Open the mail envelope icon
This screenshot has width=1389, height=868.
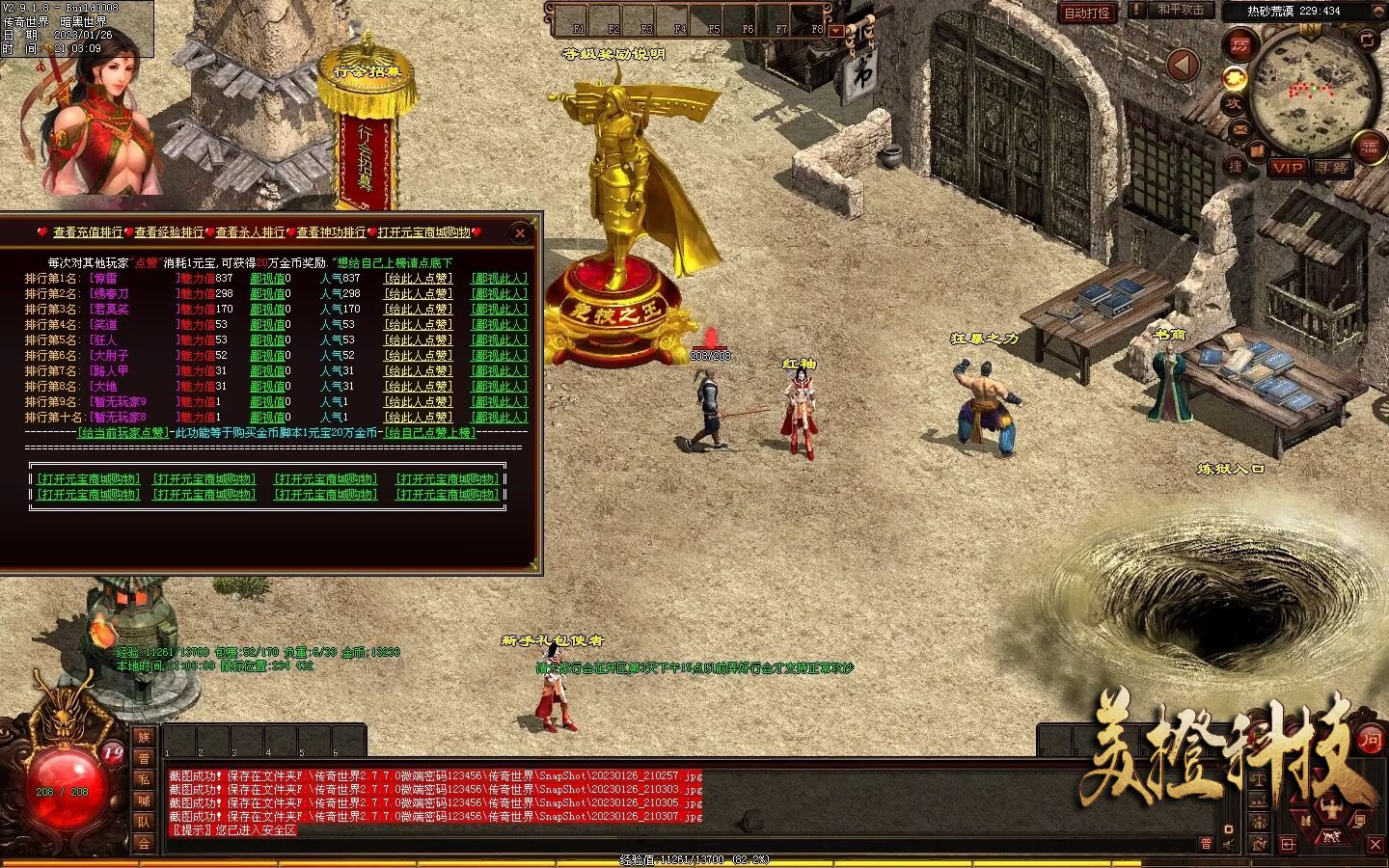pos(1239,128)
